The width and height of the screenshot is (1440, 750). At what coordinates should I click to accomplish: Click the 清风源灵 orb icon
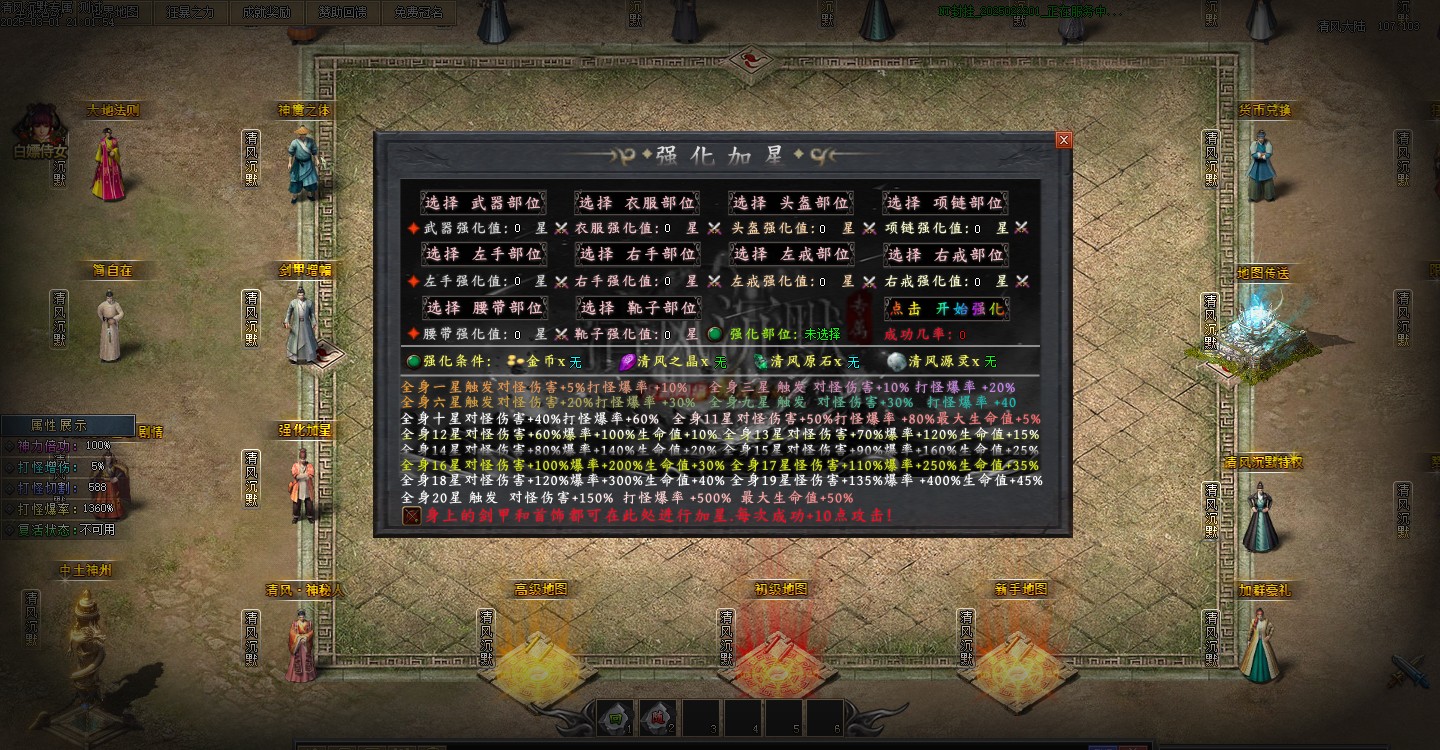point(893,361)
